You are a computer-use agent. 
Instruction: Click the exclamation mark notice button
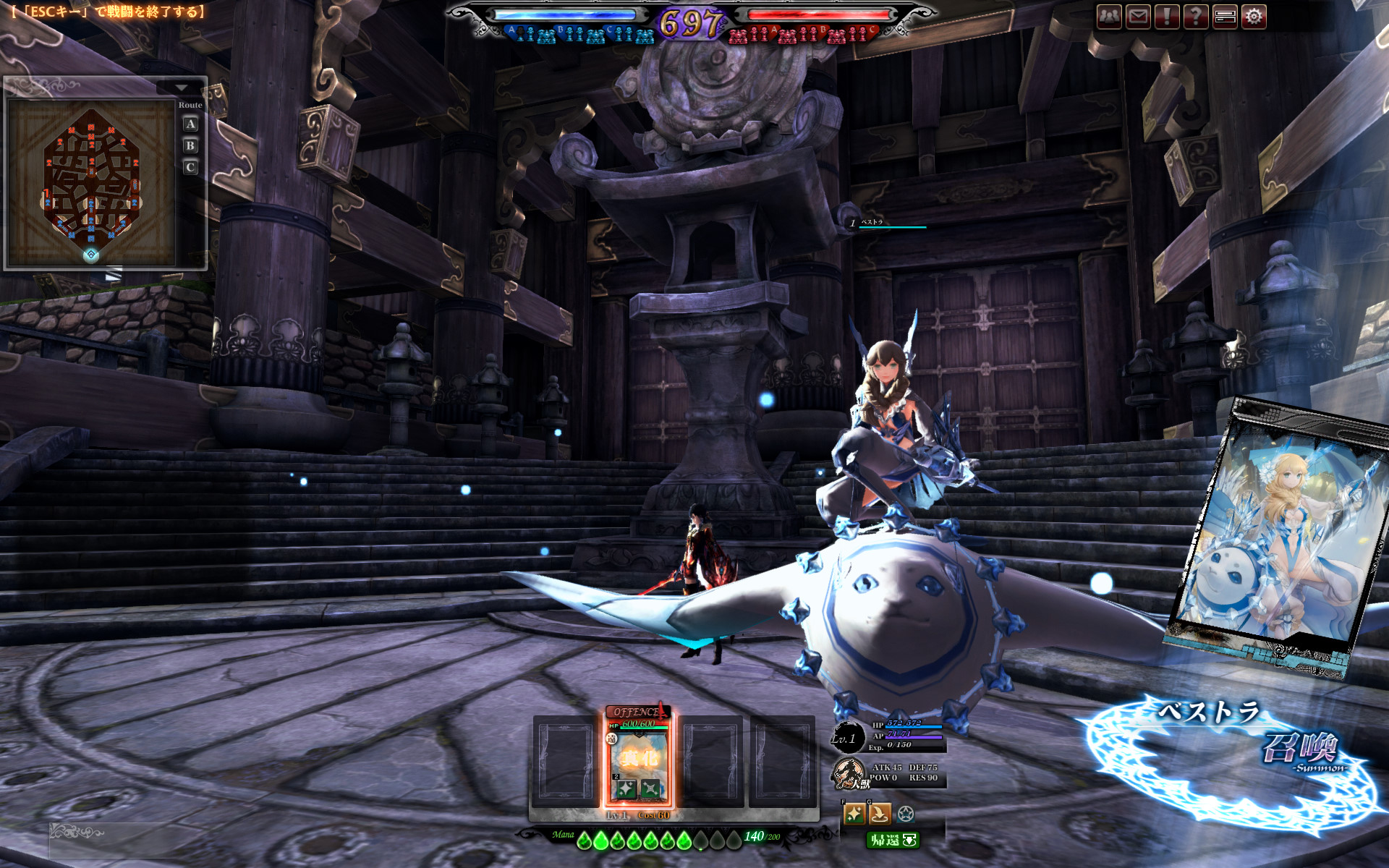point(1167,16)
